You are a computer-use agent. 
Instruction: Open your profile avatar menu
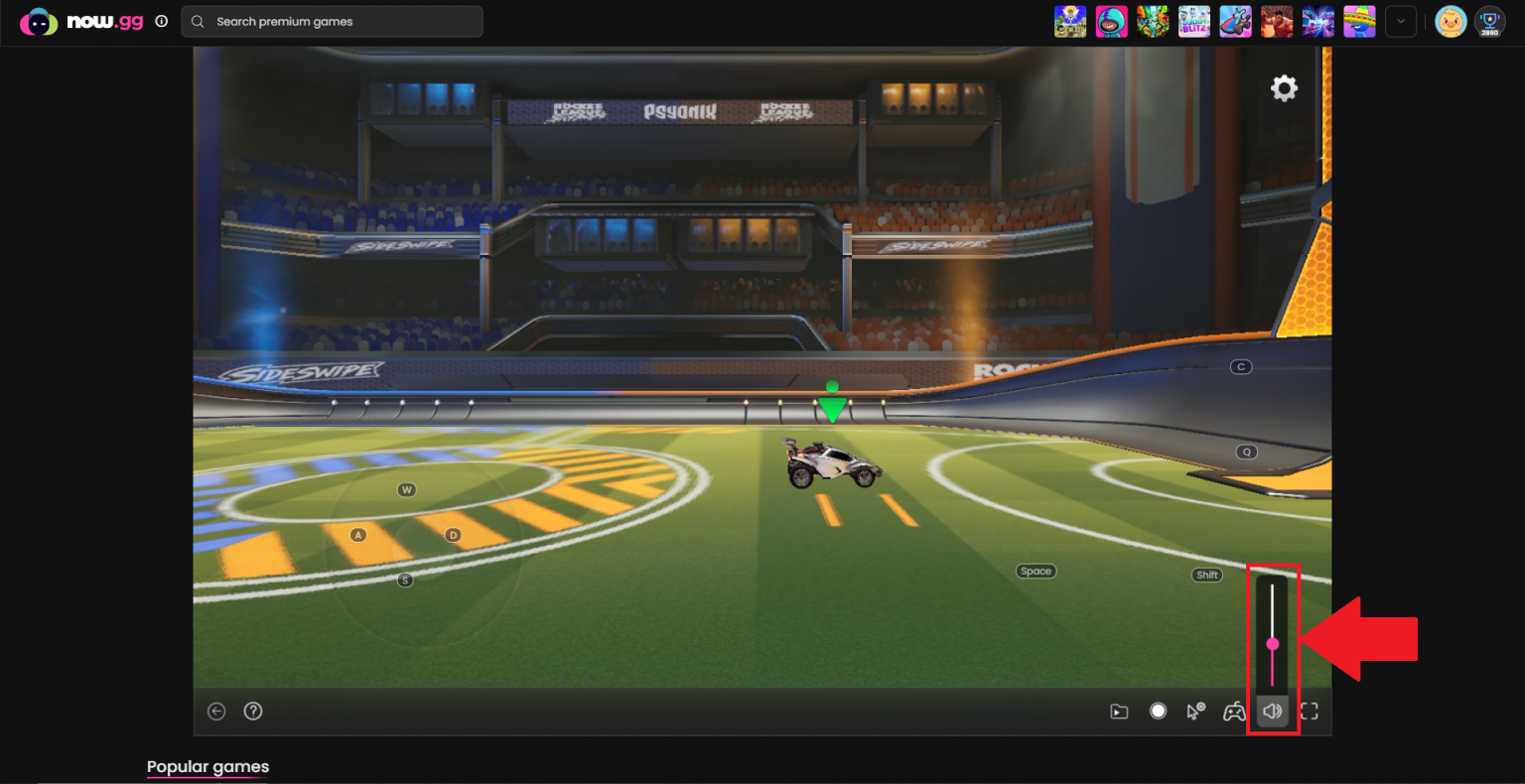[x=1451, y=21]
